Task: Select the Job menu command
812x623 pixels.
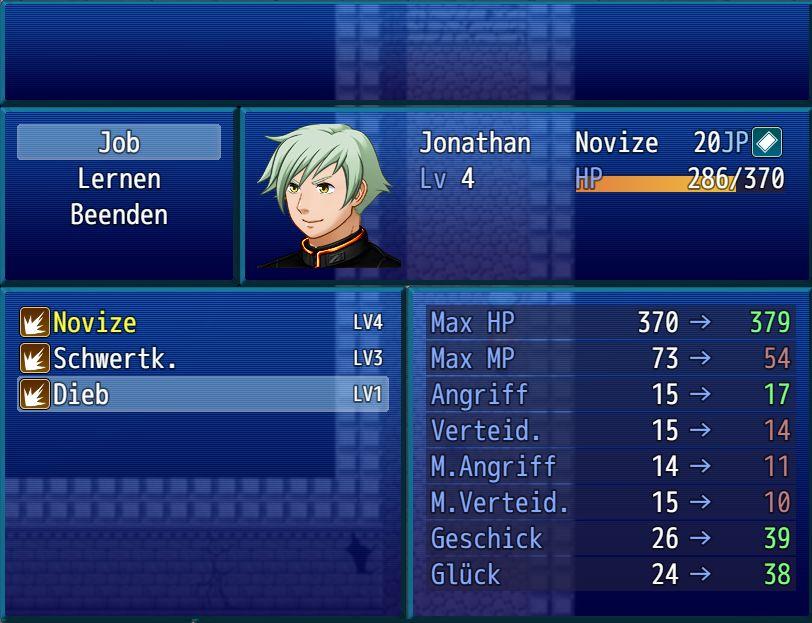Action: coord(119,143)
